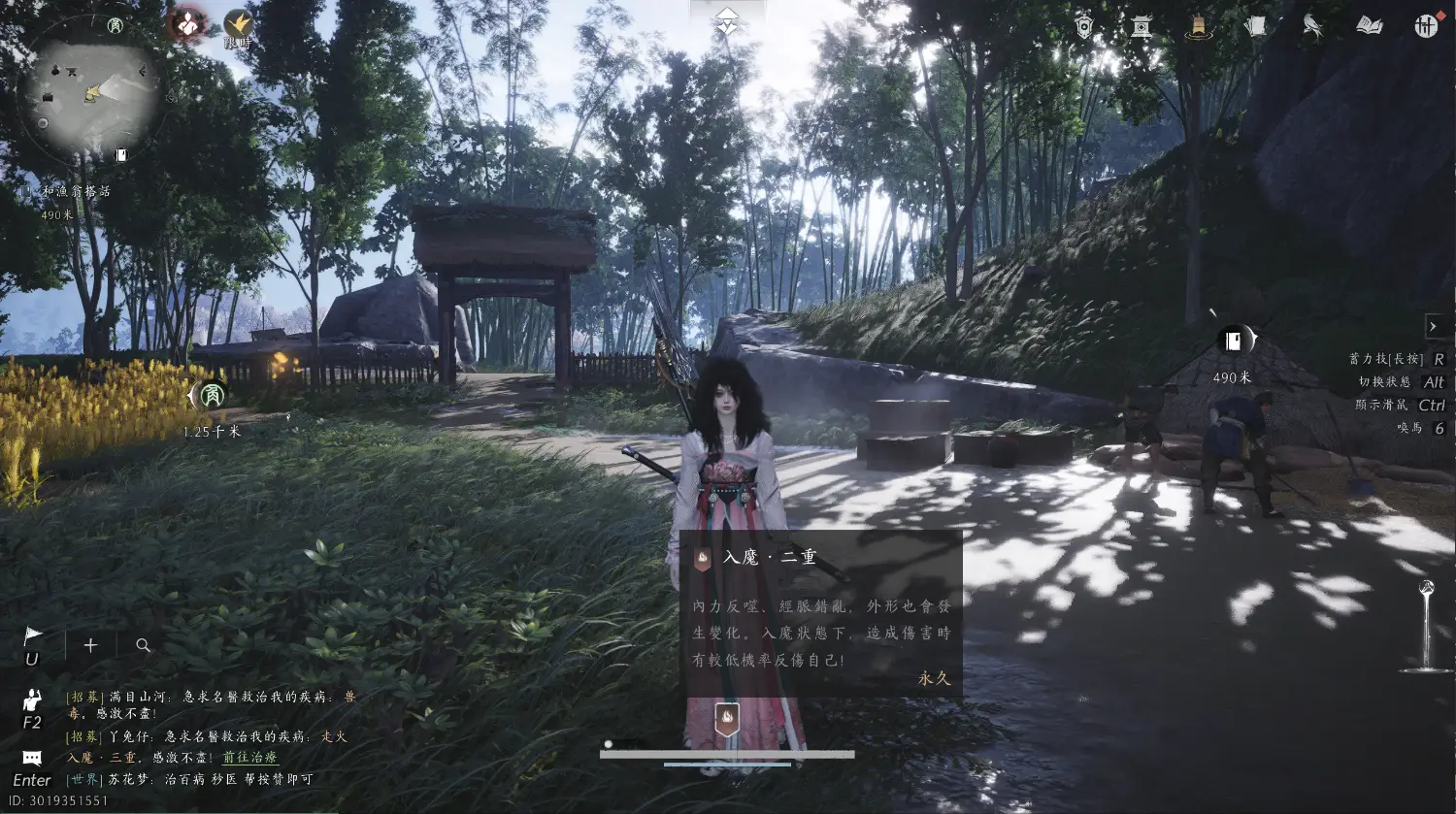Viewport: 1456px width, 814px height.
Task: Select the red-glowing meditating figure status icon
Action: click(187, 23)
